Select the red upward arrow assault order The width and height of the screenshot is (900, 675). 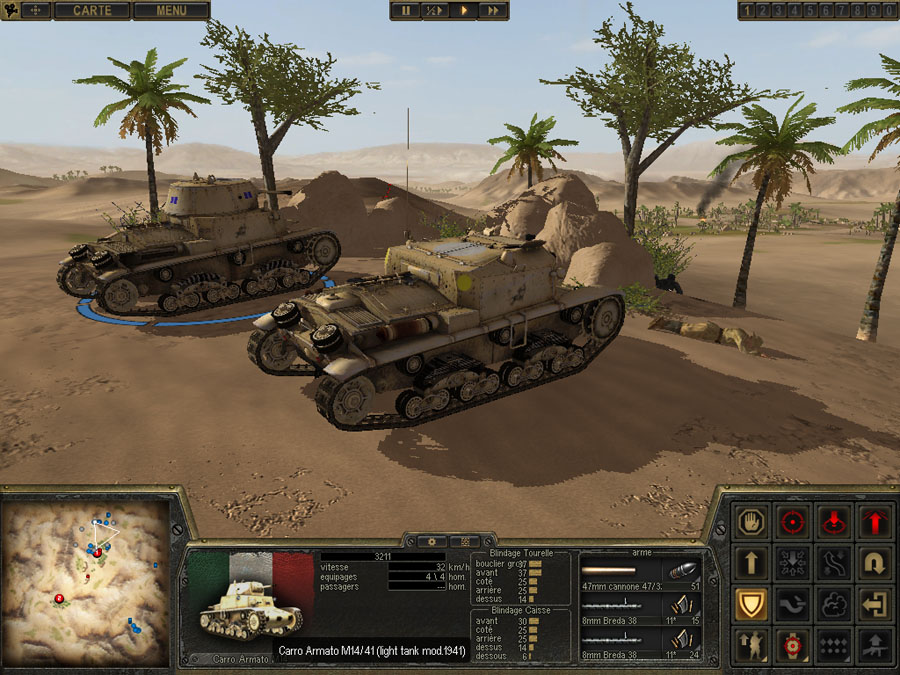[x=874, y=521]
